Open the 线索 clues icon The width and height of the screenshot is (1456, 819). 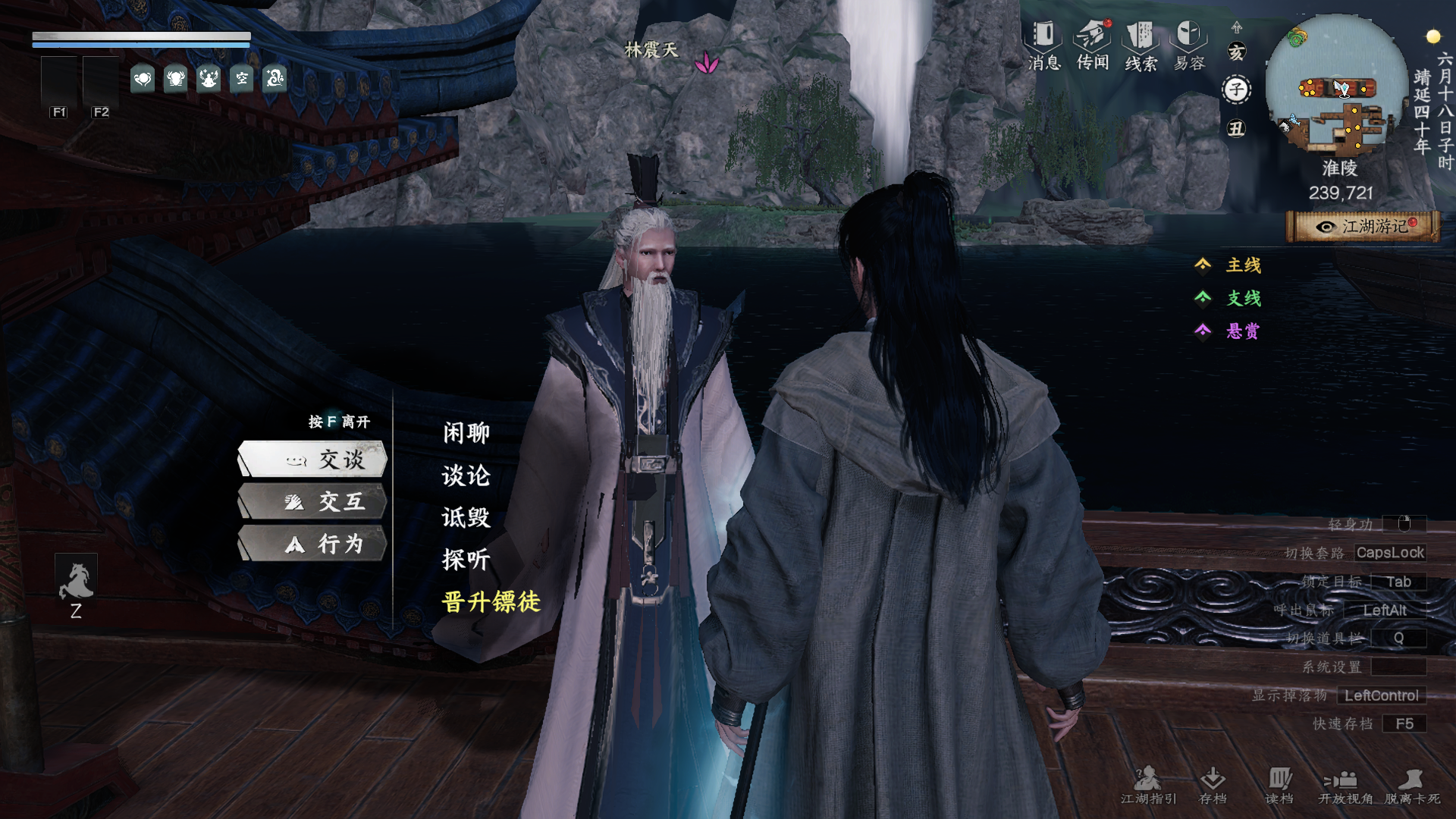coord(1141,45)
